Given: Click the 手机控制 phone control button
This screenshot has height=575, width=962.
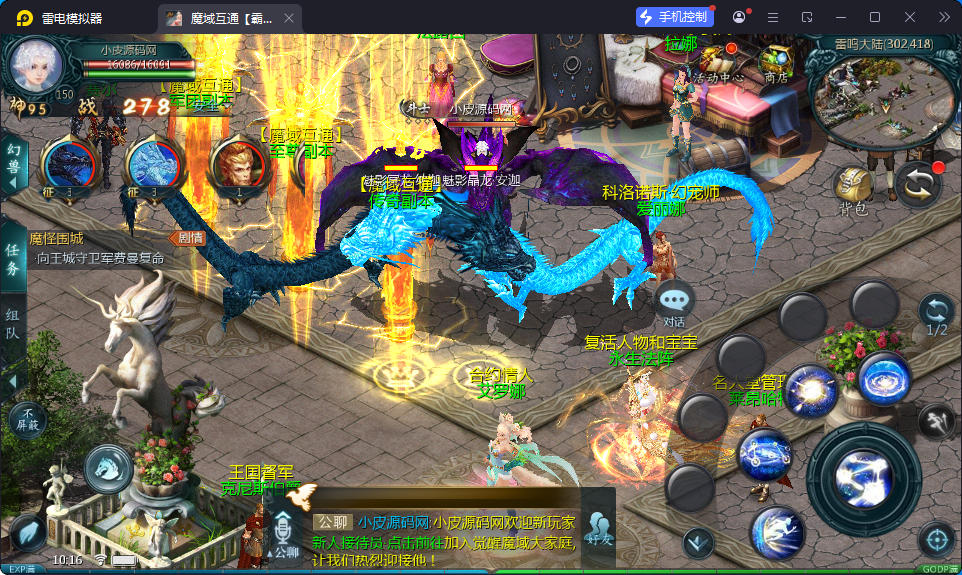Looking at the screenshot, I should 675,17.
